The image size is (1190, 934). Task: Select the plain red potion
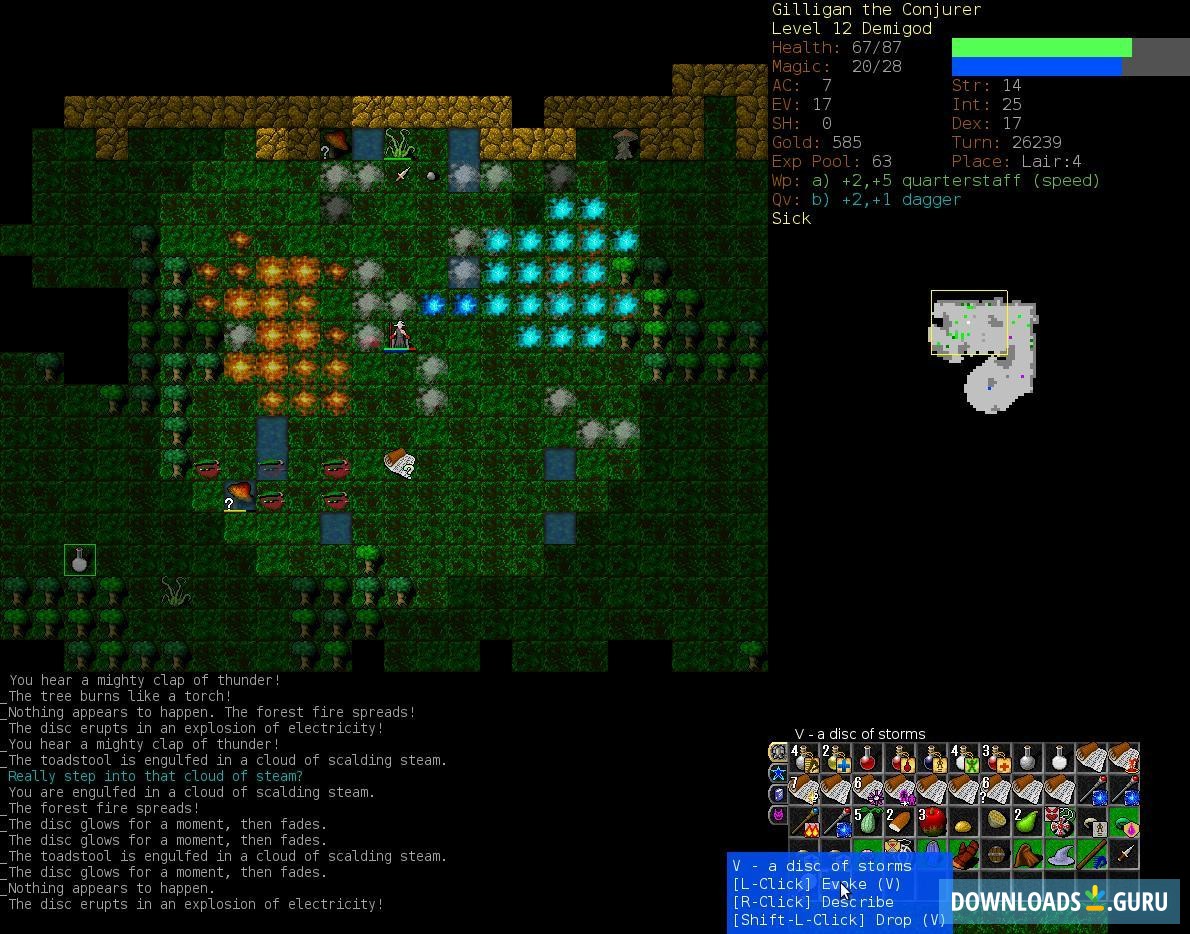click(867, 759)
